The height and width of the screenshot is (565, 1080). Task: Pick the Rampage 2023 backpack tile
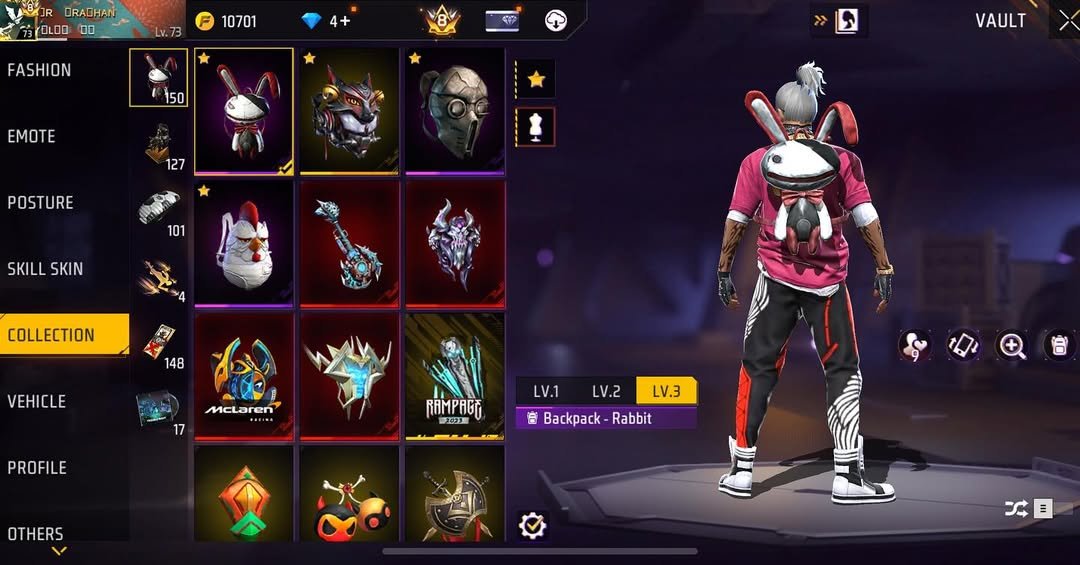454,376
